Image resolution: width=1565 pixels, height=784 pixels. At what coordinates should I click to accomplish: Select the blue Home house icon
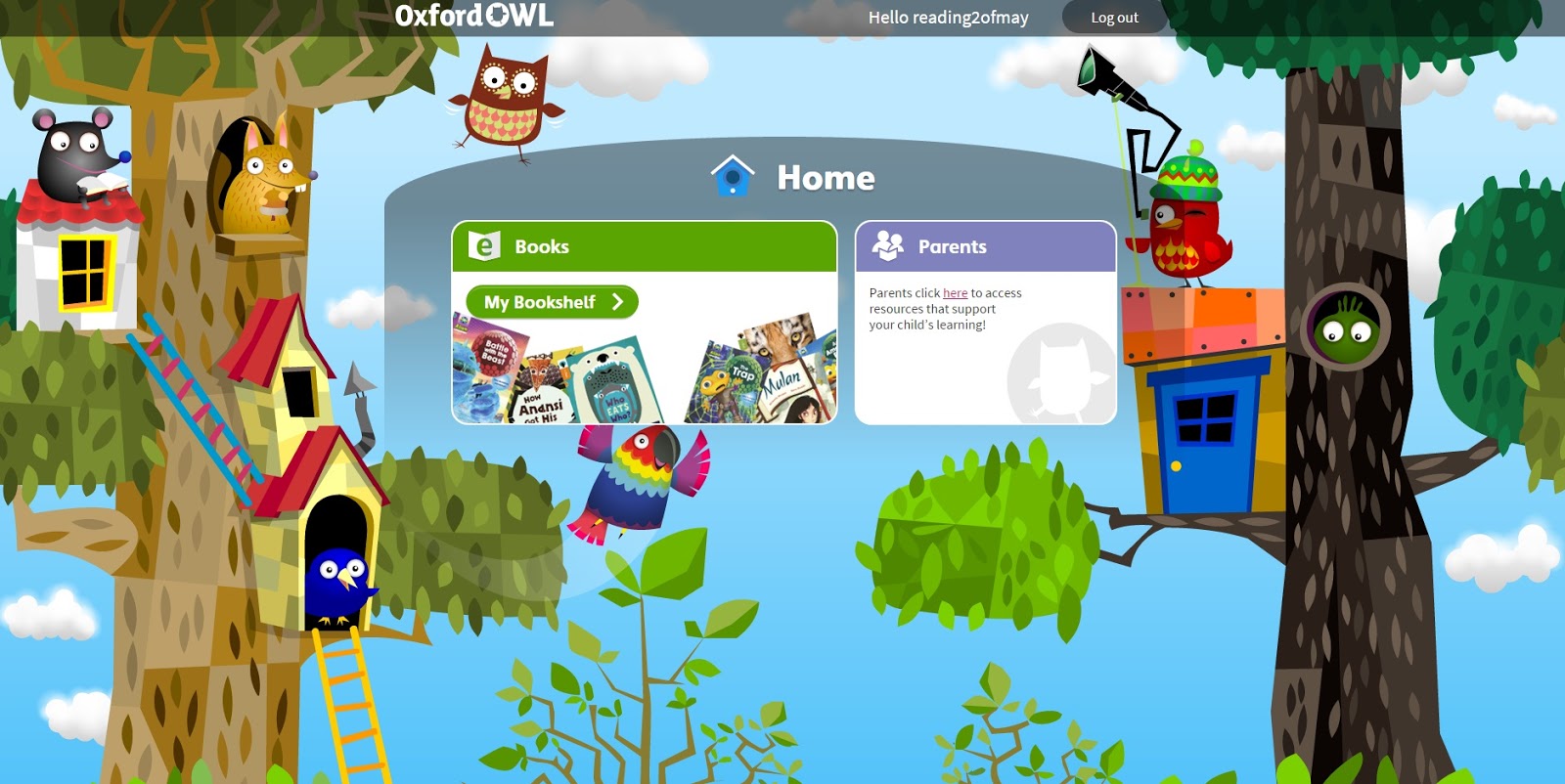click(x=734, y=176)
